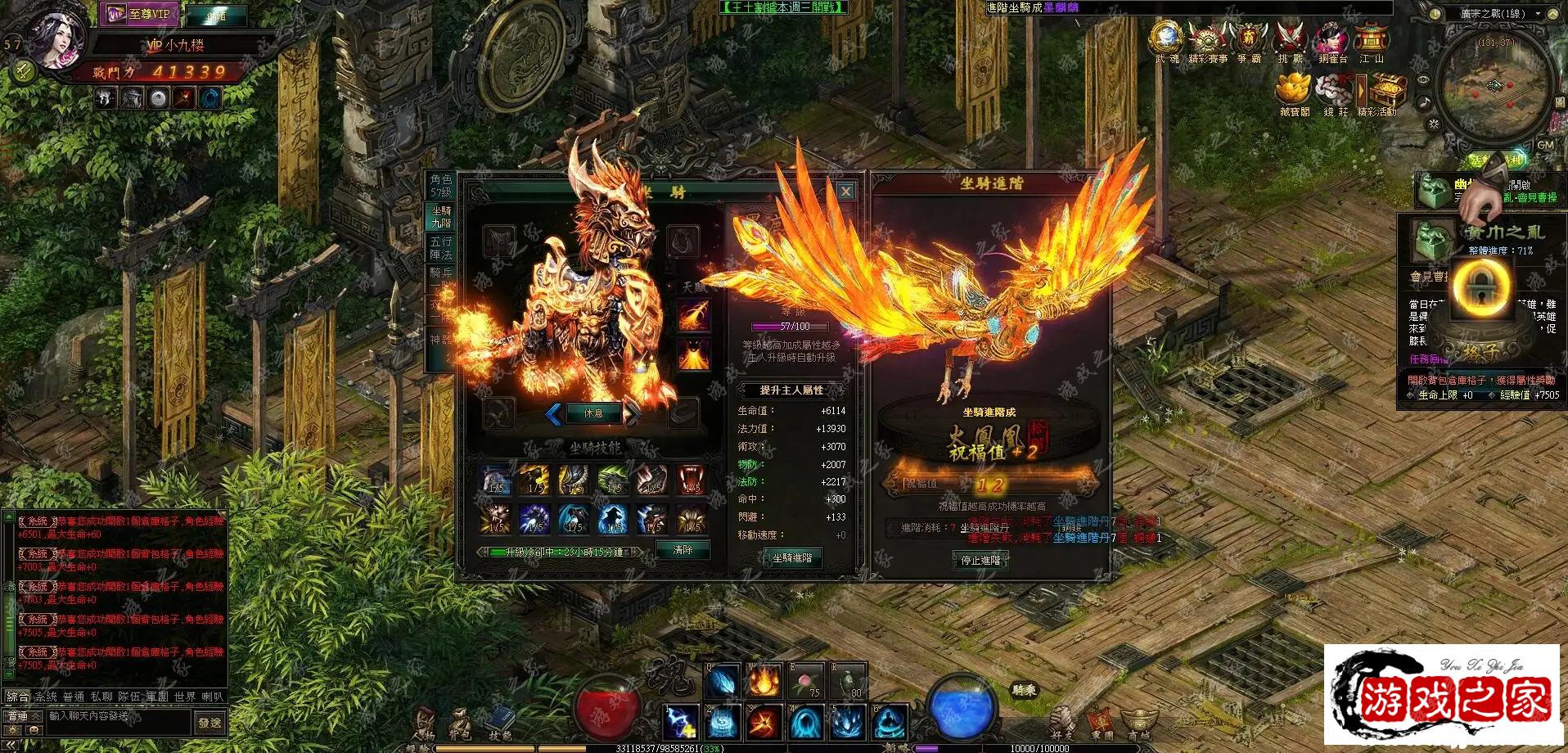This screenshot has width=1568, height=753.
Task: Open the 挑戰 crossed swords challenge icon
Action: pyautogui.click(x=1290, y=39)
